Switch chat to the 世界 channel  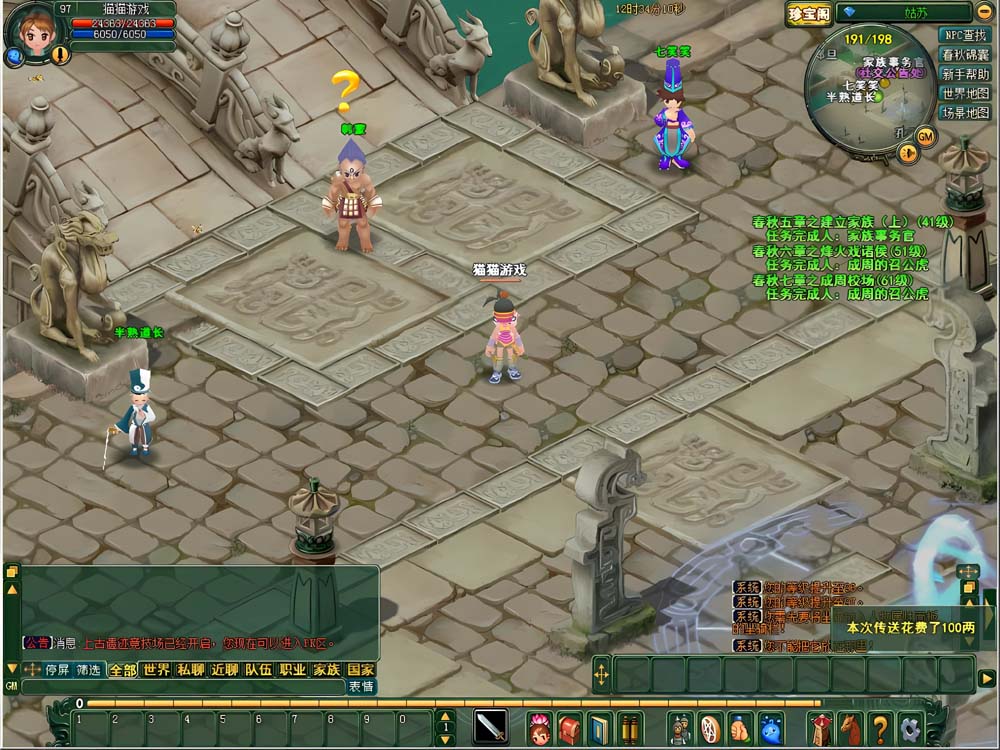(x=156, y=670)
